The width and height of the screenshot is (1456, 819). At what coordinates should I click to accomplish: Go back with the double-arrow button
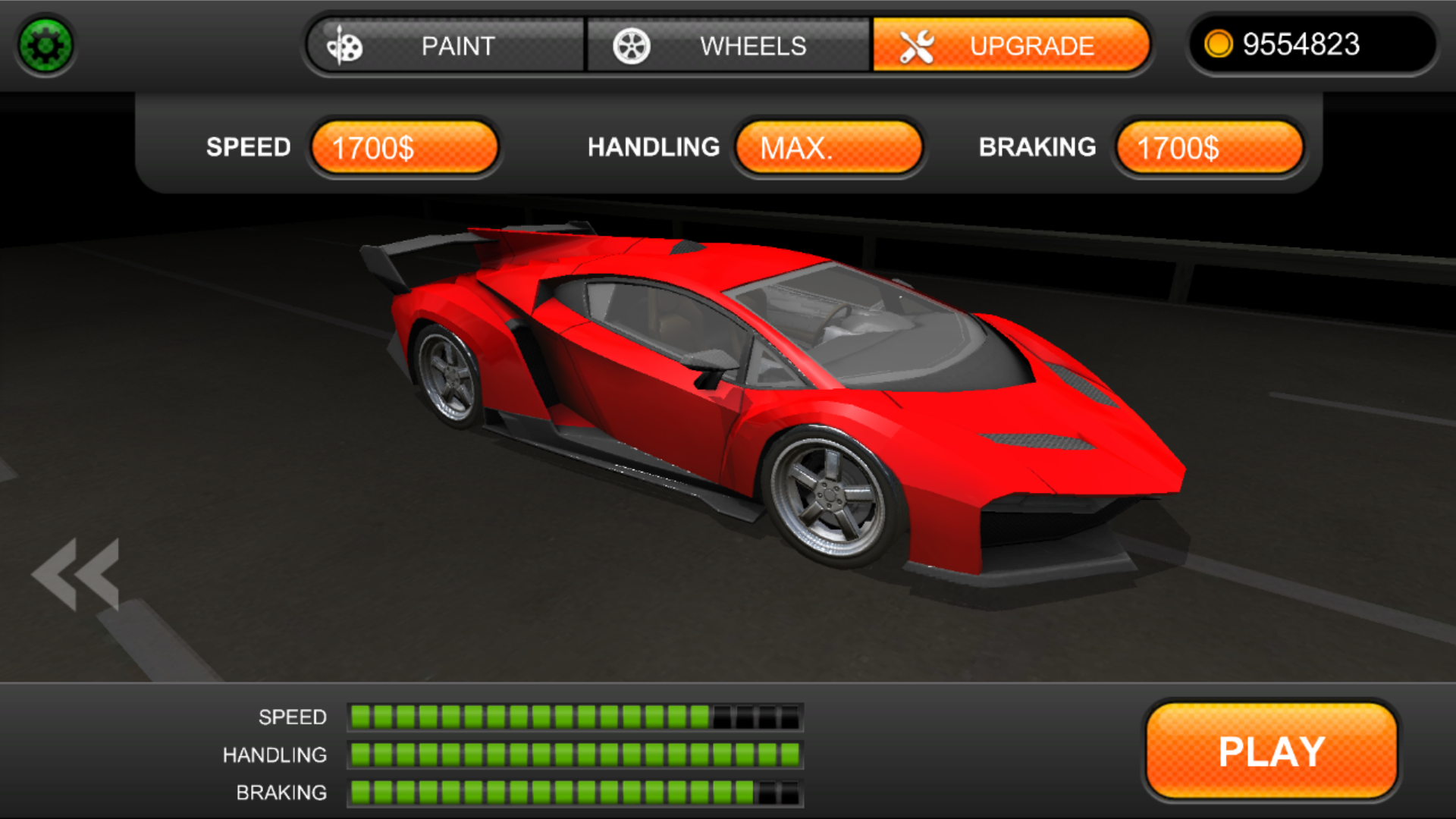coord(76,574)
